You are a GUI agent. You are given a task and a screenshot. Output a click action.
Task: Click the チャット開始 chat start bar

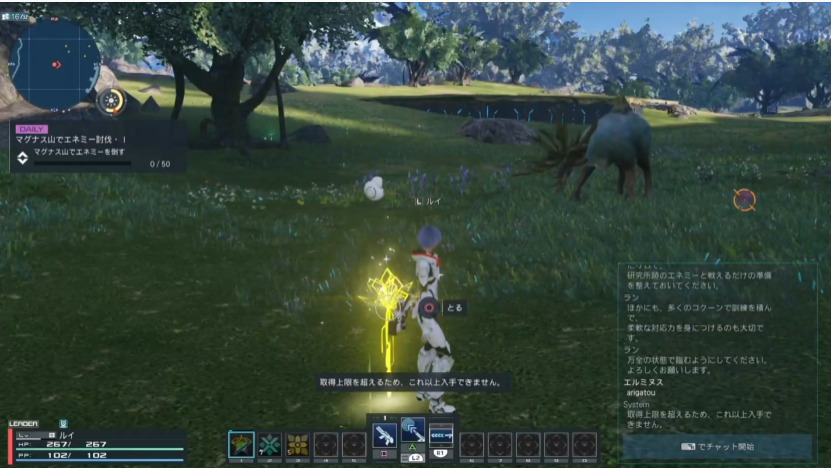pyautogui.click(x=717, y=446)
